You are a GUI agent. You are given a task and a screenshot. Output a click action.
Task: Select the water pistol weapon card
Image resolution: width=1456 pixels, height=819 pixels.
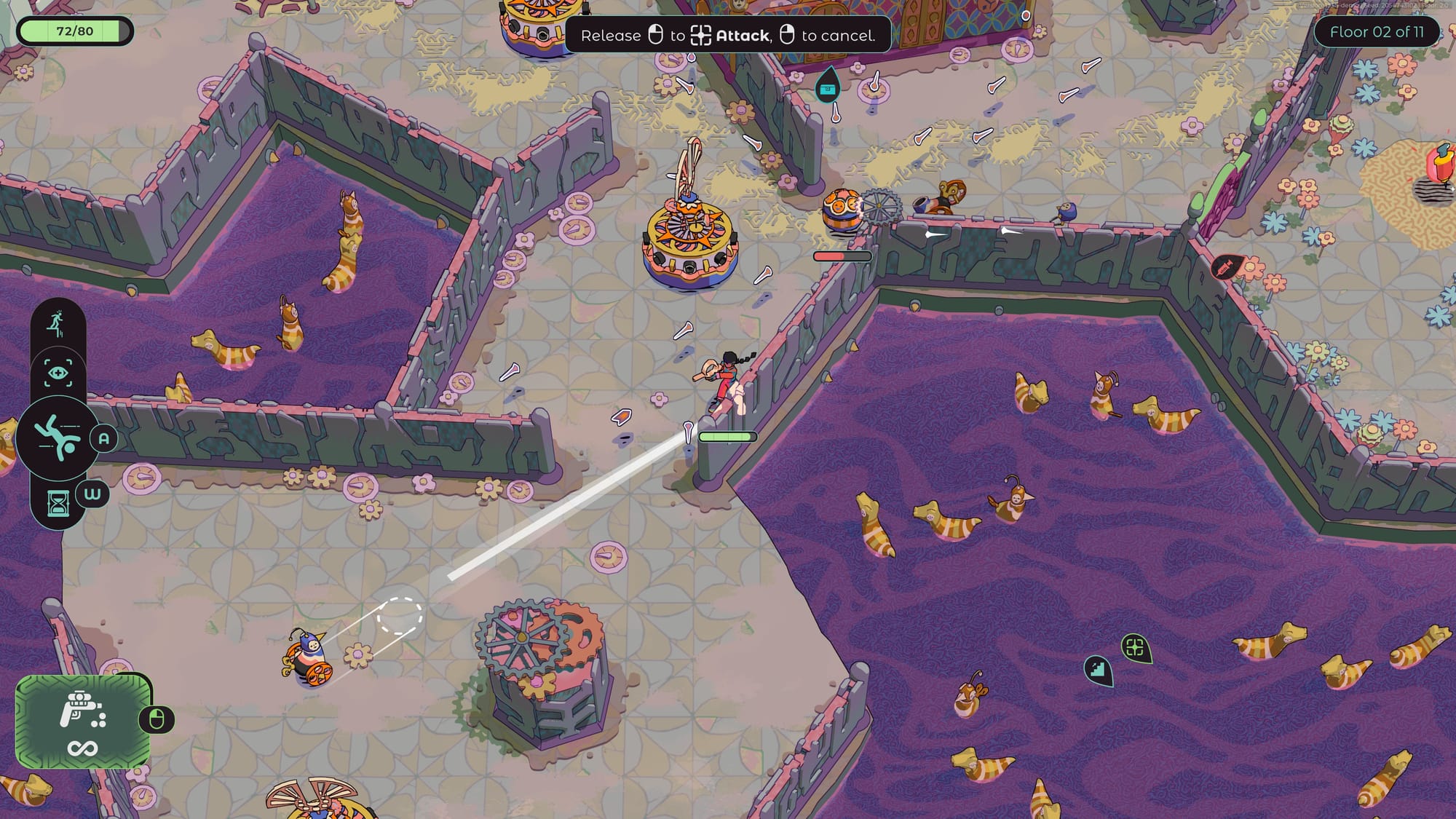pos(83,721)
